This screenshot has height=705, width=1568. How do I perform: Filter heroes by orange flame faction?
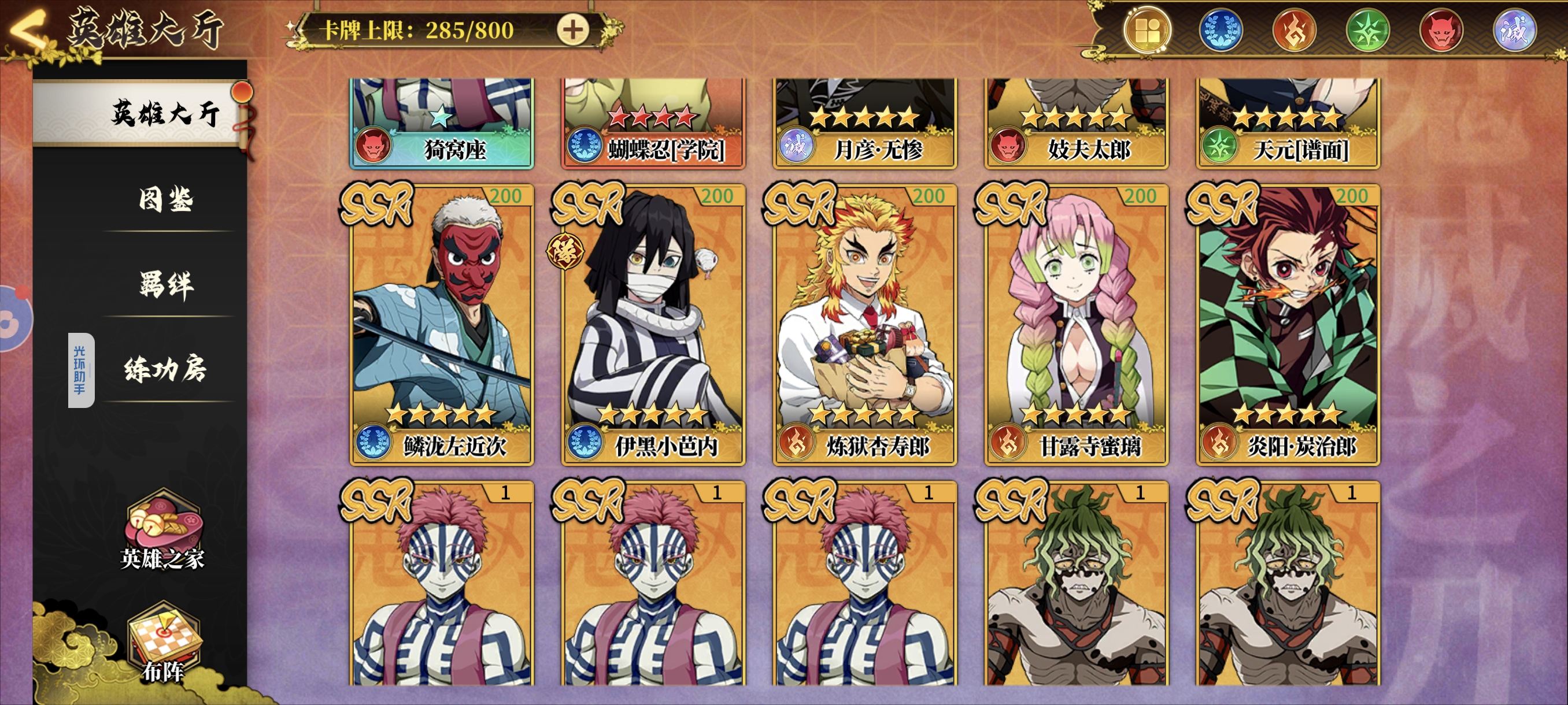1294,31
